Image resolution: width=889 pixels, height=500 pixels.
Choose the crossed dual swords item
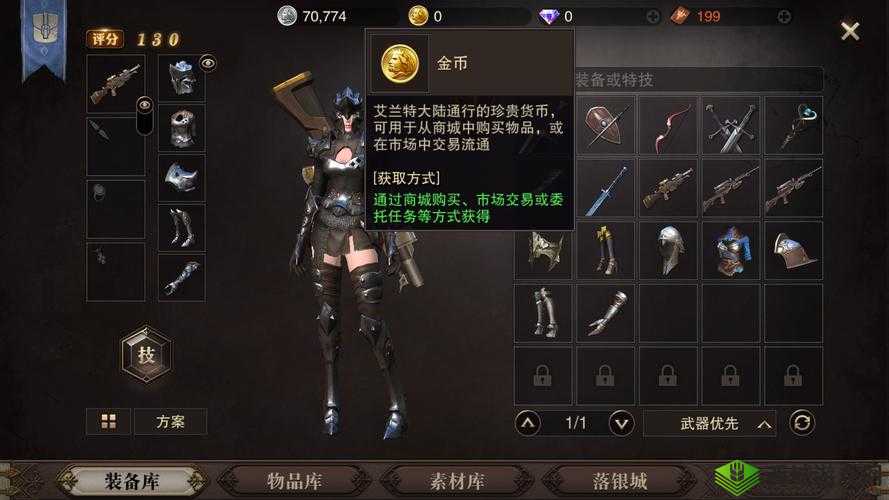[x=730, y=125]
